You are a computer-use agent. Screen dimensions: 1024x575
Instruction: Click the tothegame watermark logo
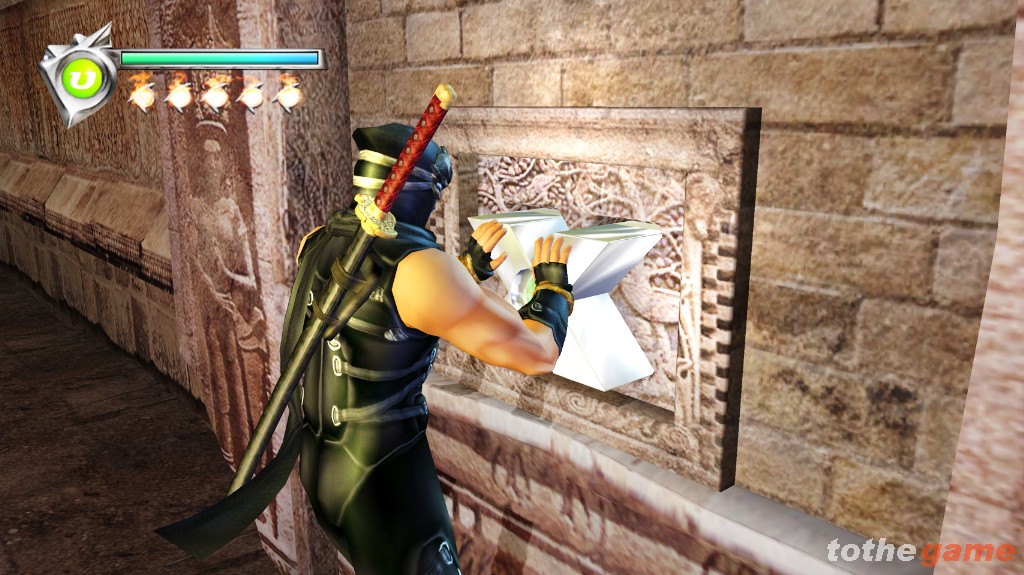click(920, 551)
